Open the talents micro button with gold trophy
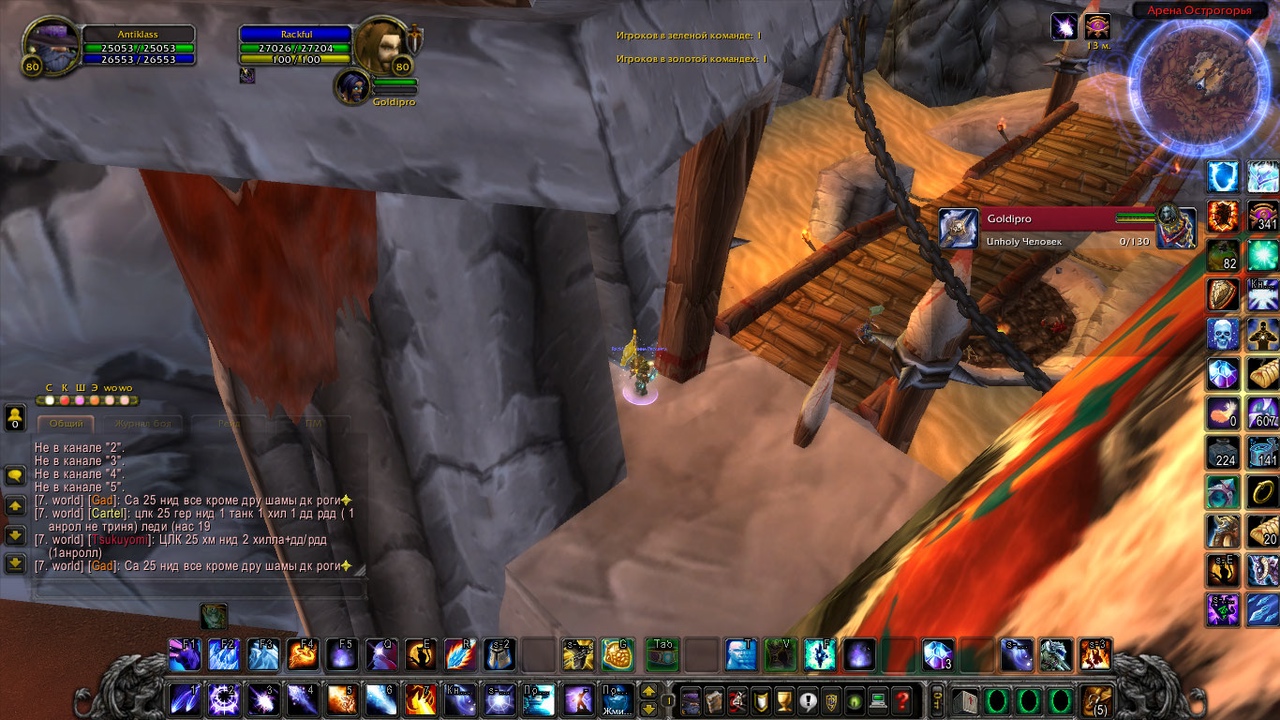 tap(784, 700)
